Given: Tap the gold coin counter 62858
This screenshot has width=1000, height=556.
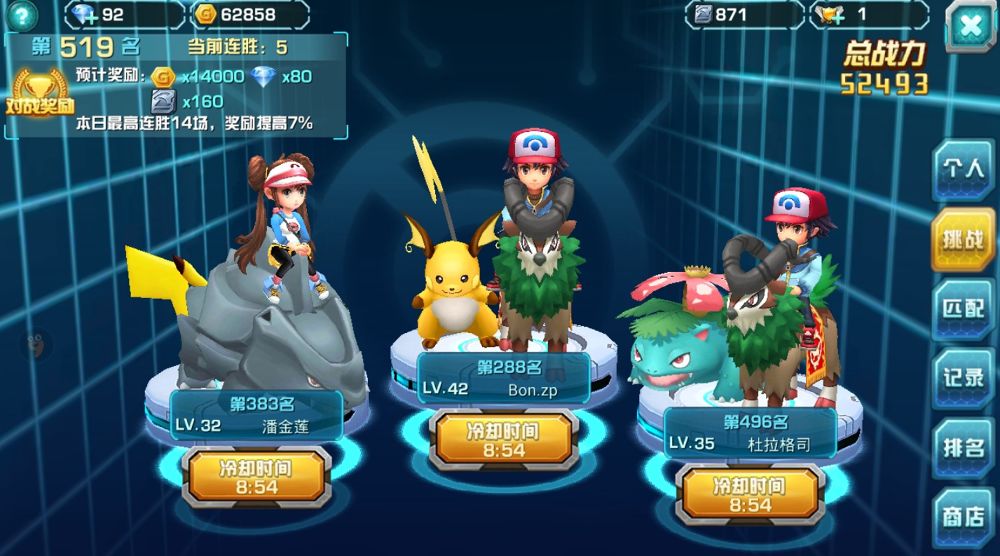Looking at the screenshot, I should coord(250,15).
